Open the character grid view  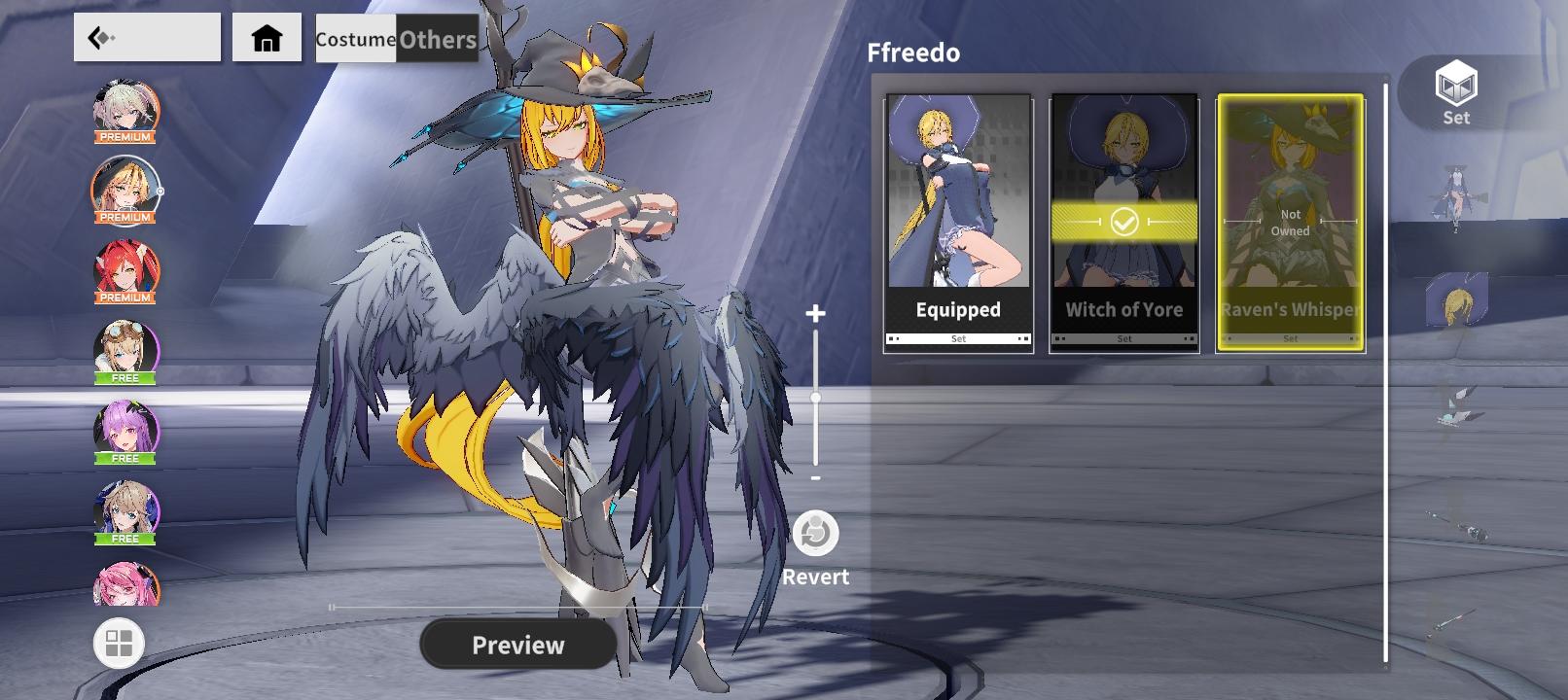pos(119,644)
